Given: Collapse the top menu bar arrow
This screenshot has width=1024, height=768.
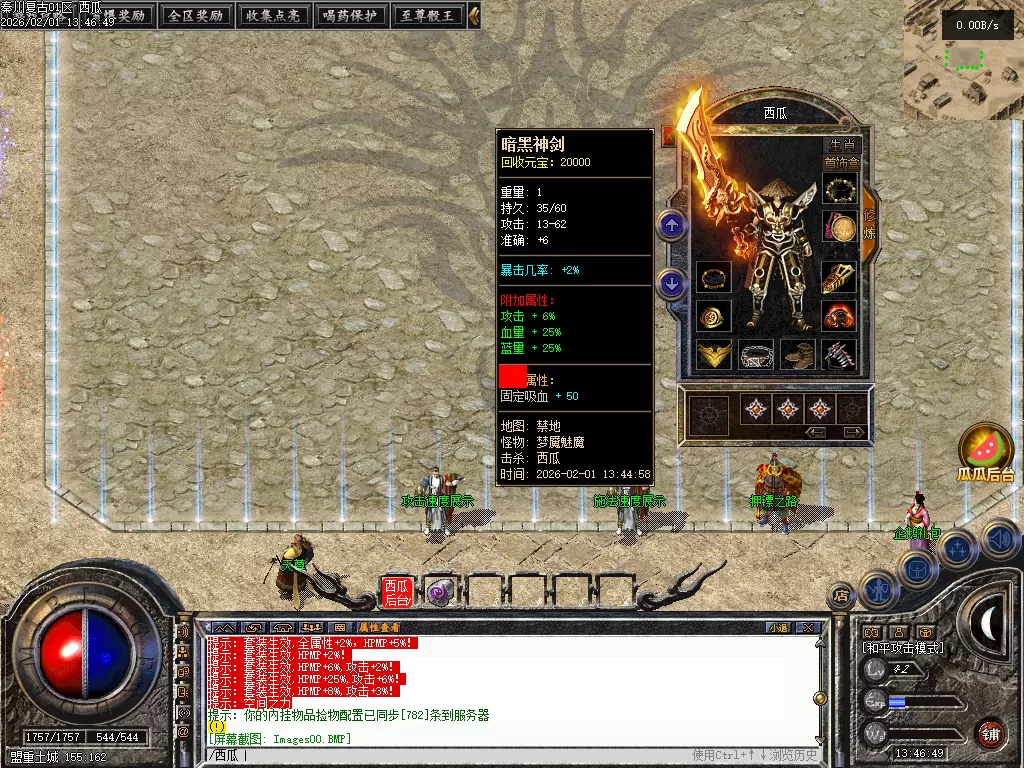Looking at the screenshot, I should pyautogui.click(x=474, y=15).
